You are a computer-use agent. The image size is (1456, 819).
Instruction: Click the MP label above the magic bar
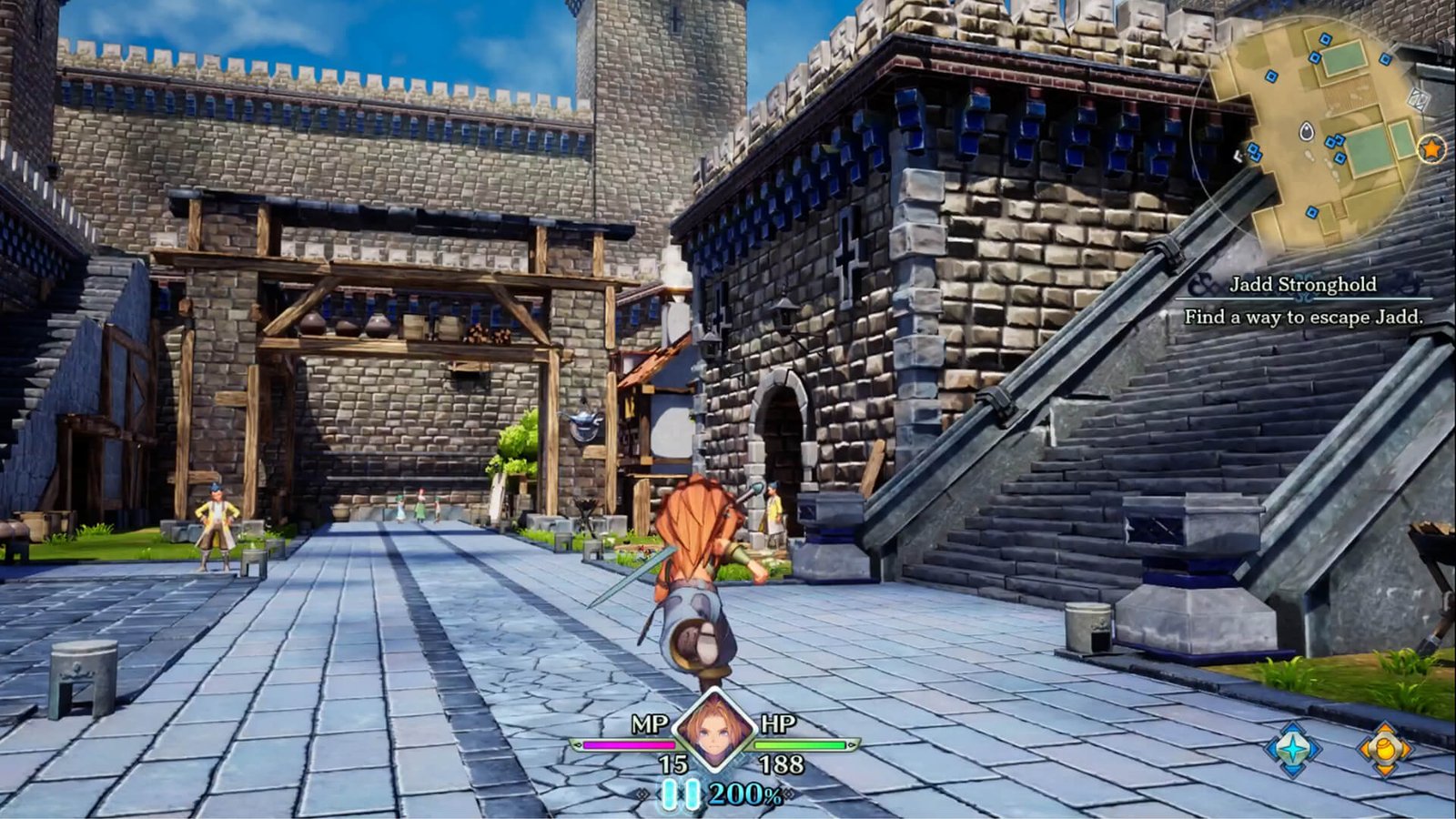[x=651, y=724]
